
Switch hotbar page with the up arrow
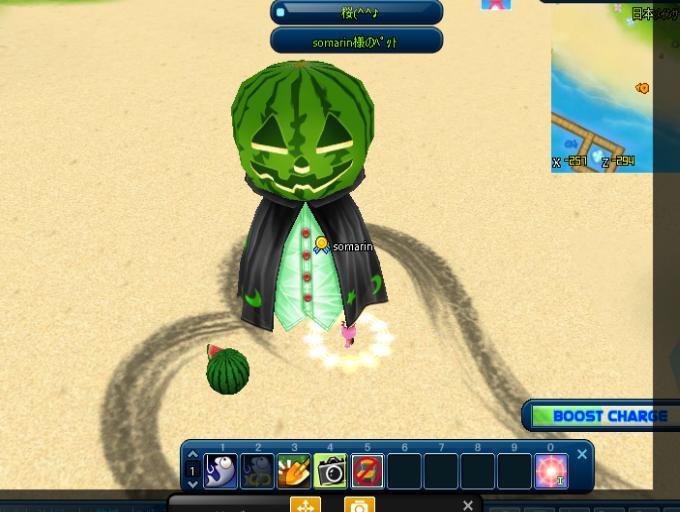(193, 456)
